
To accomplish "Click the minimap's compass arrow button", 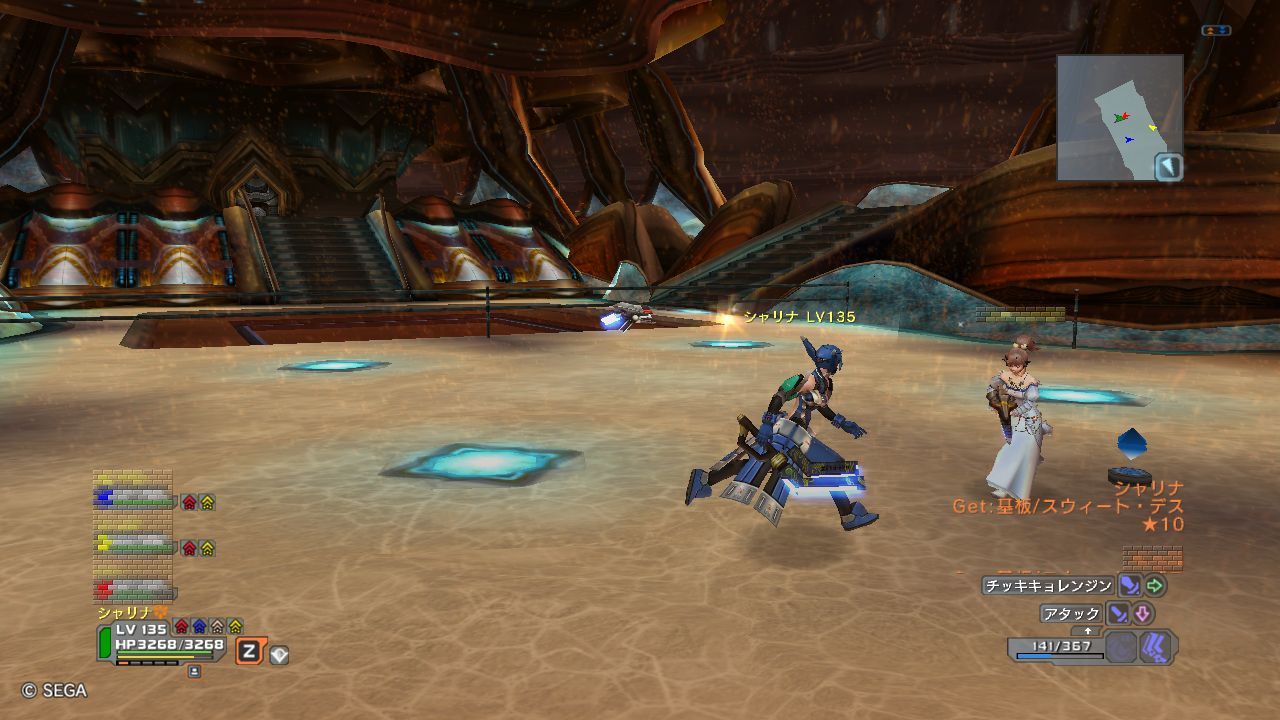I will pyautogui.click(x=1168, y=167).
